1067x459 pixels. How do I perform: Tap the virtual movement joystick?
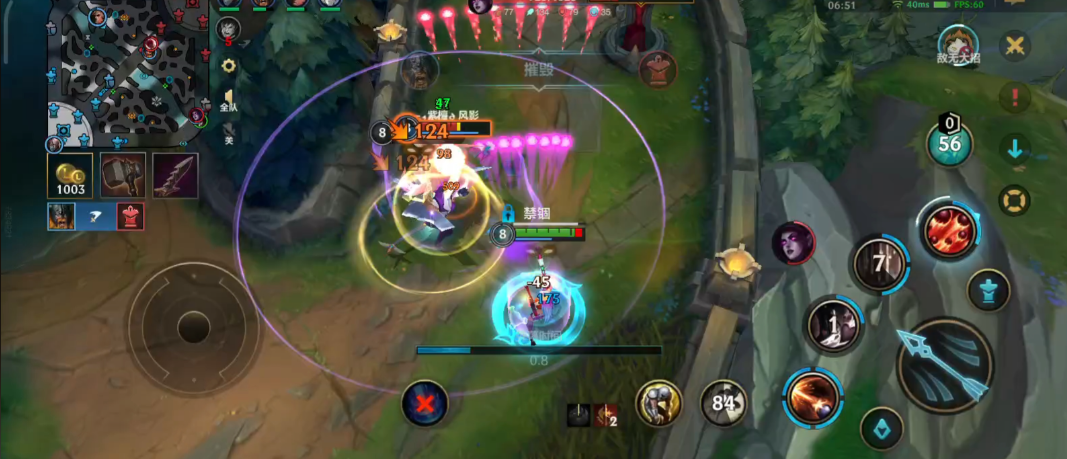pyautogui.click(x=193, y=327)
